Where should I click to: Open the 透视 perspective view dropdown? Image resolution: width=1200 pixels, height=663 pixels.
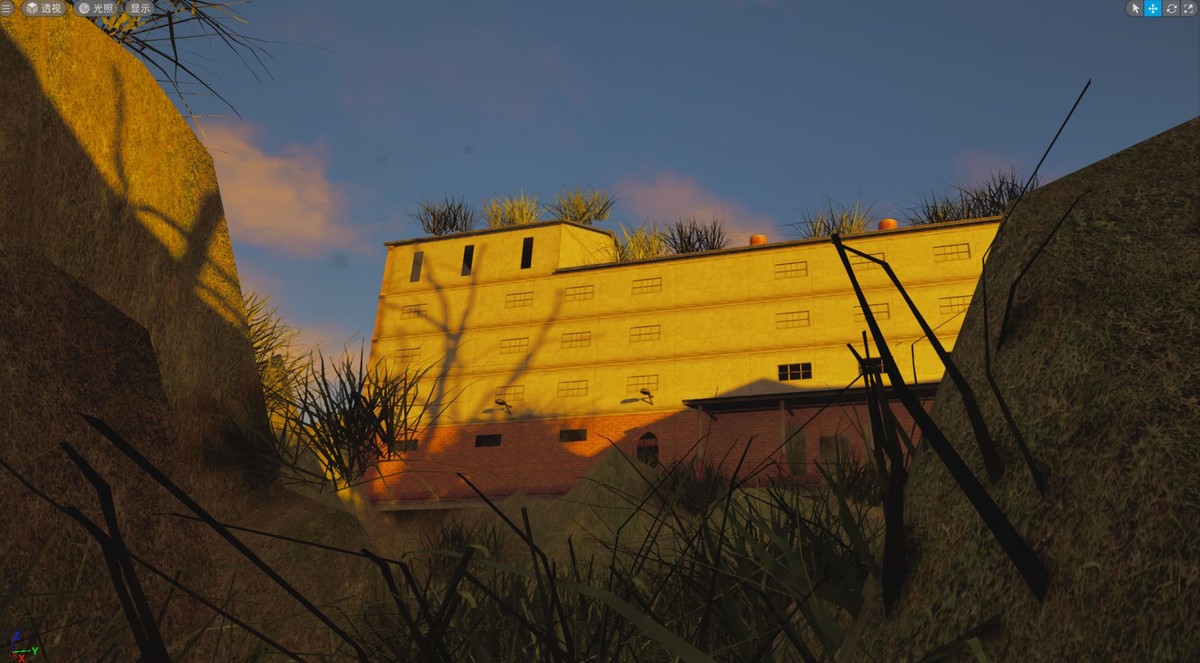coord(44,8)
